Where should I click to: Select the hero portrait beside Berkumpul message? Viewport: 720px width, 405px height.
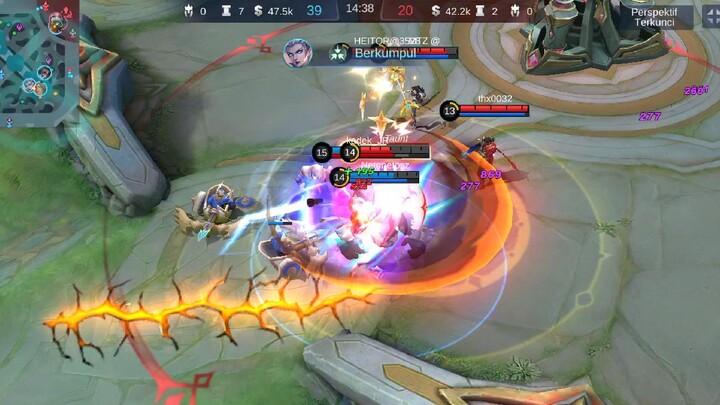pos(298,53)
